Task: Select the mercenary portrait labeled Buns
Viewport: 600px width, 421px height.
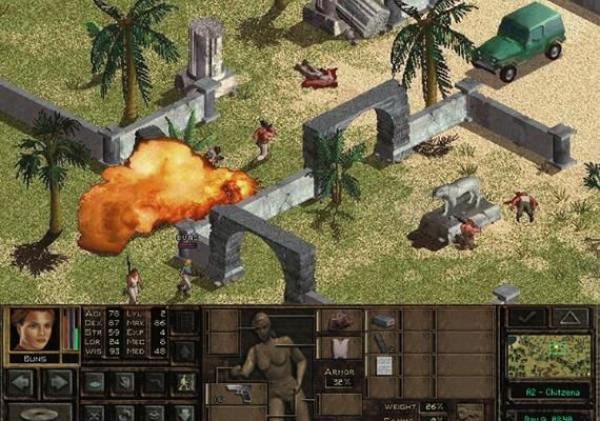Action: 34,329
